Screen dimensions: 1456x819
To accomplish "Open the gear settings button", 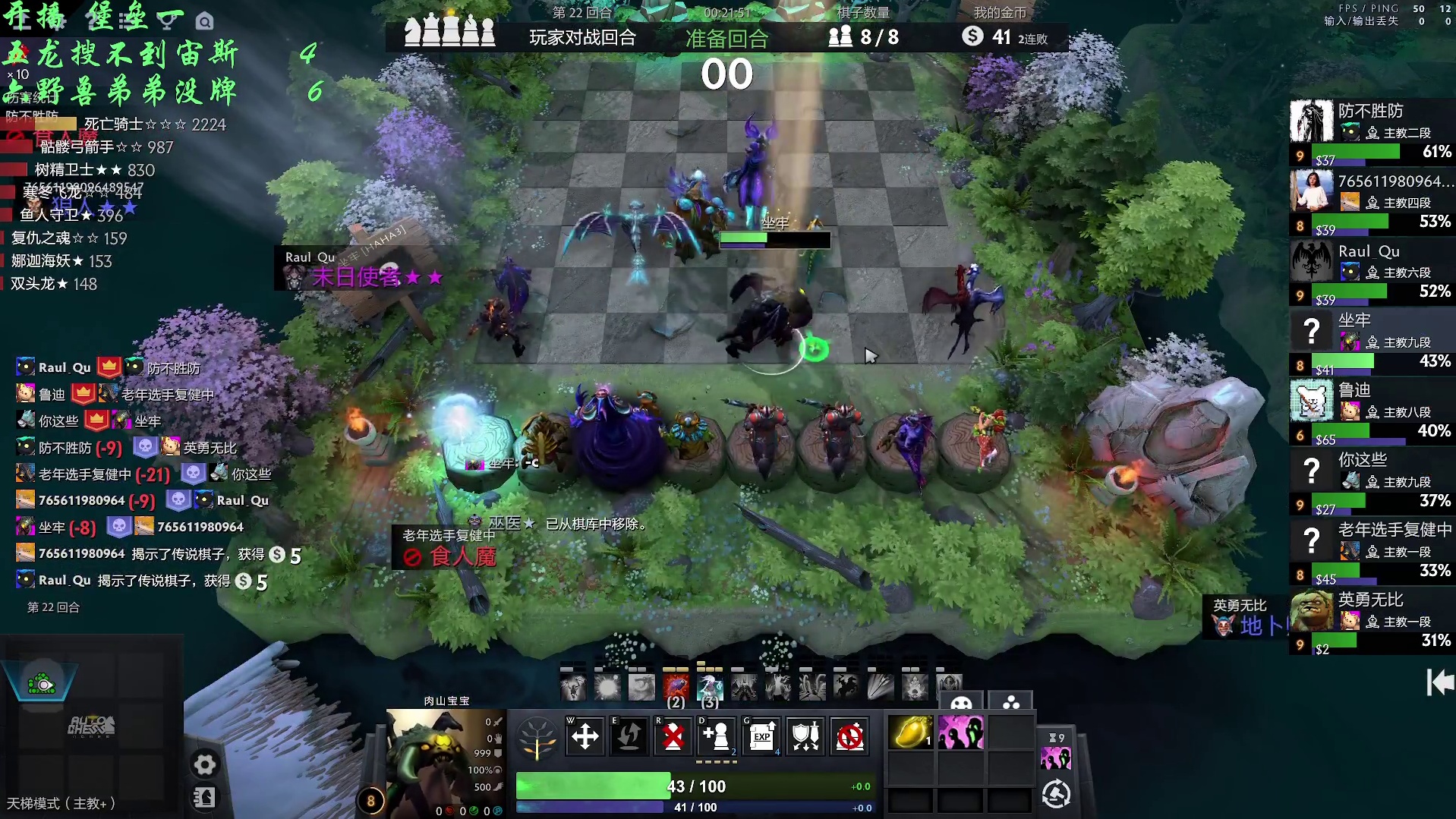I will tap(204, 764).
